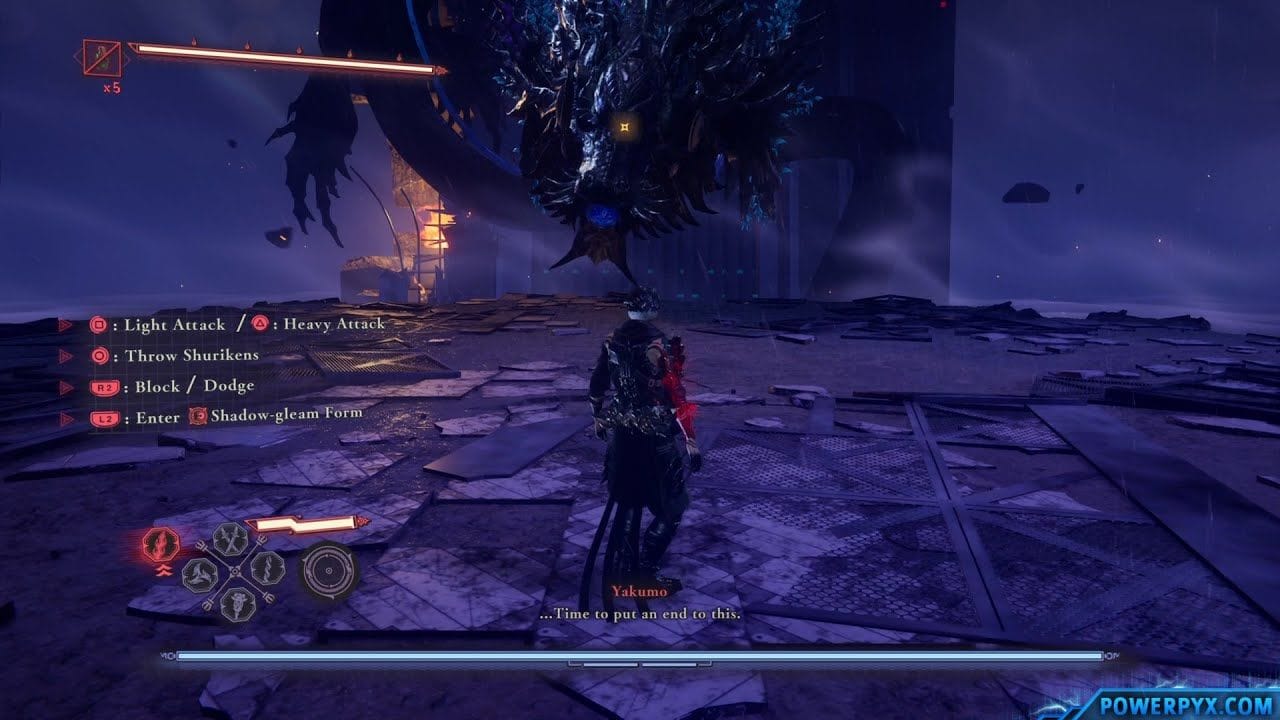This screenshot has width=1280, height=720.
Task: Select the triple-shuriken icon on the ability wheel
Action: [x=200, y=574]
